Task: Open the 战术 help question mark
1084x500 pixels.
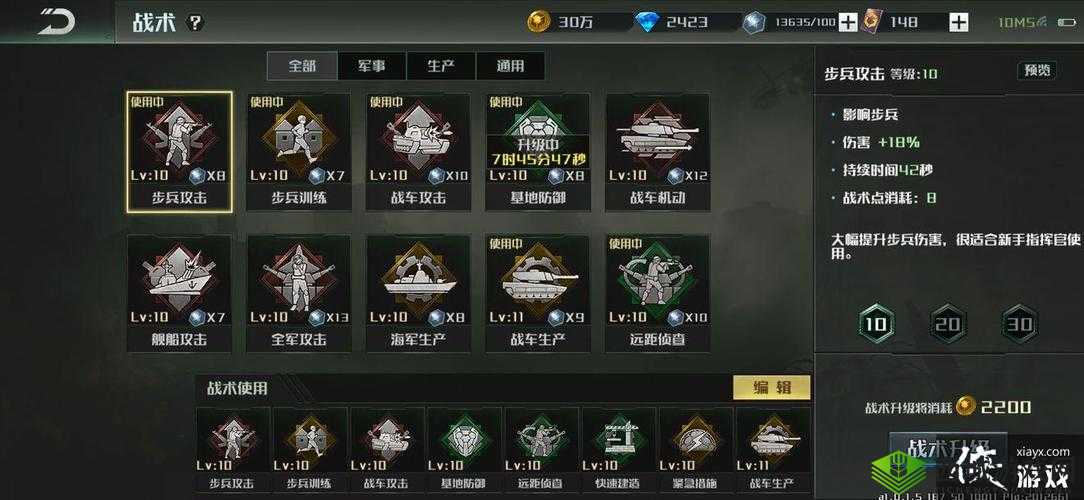Action: point(195,23)
